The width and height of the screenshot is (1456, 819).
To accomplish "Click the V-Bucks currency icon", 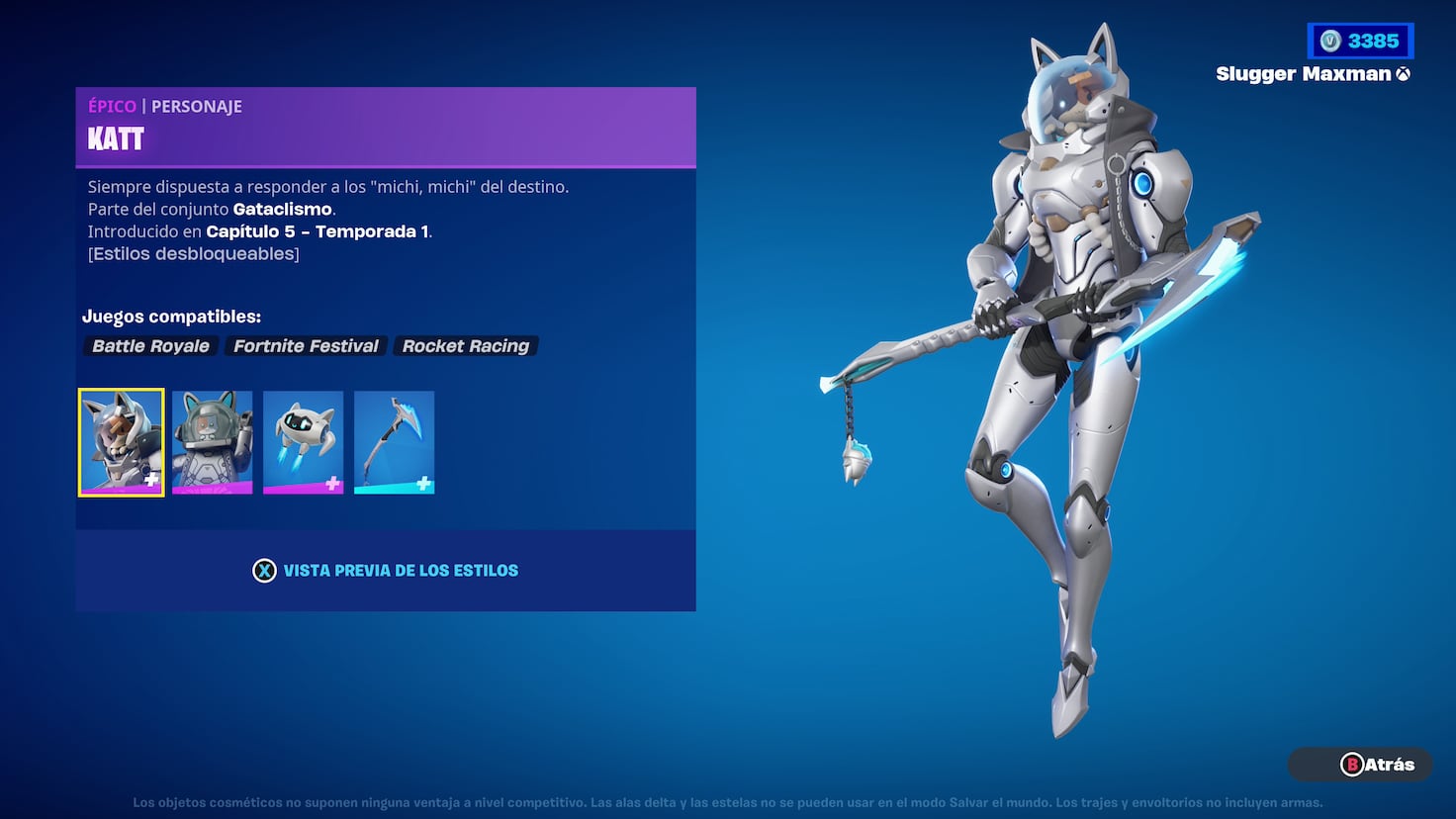I will coord(1331,41).
